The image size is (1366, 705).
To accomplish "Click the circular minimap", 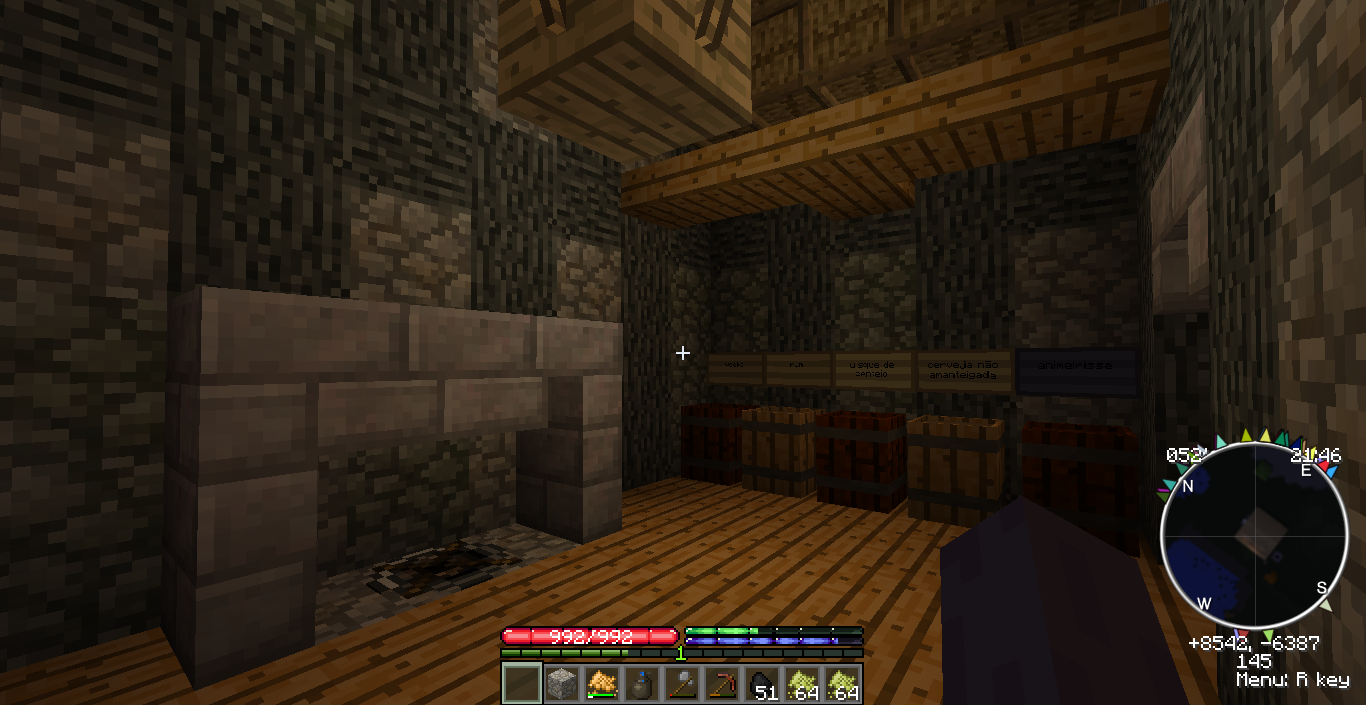I will tap(1253, 535).
